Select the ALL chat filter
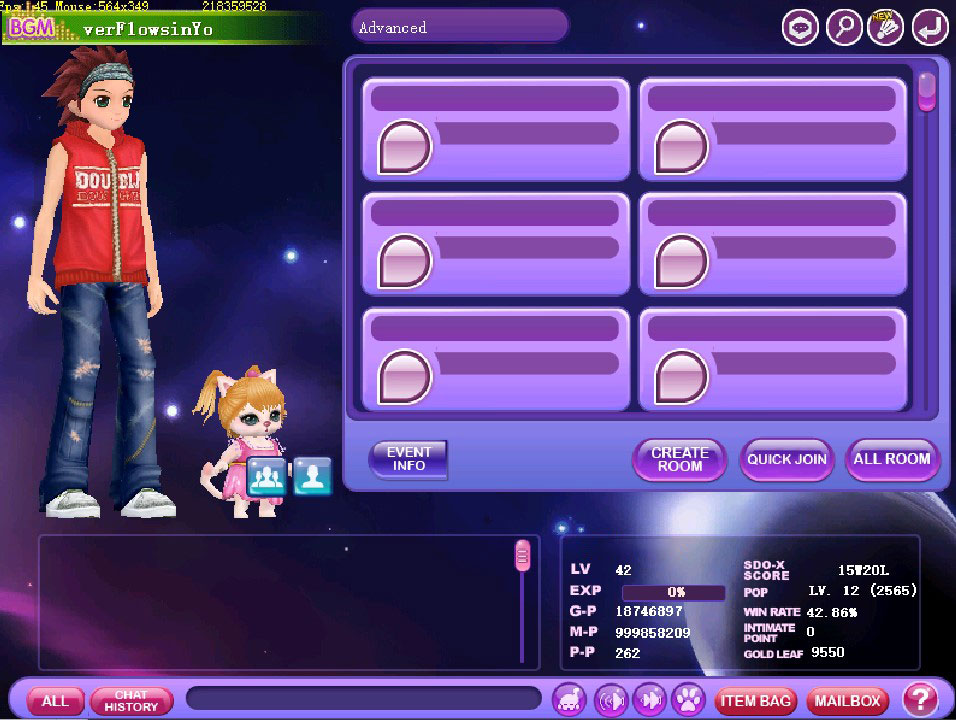The width and height of the screenshot is (956, 720). point(55,700)
